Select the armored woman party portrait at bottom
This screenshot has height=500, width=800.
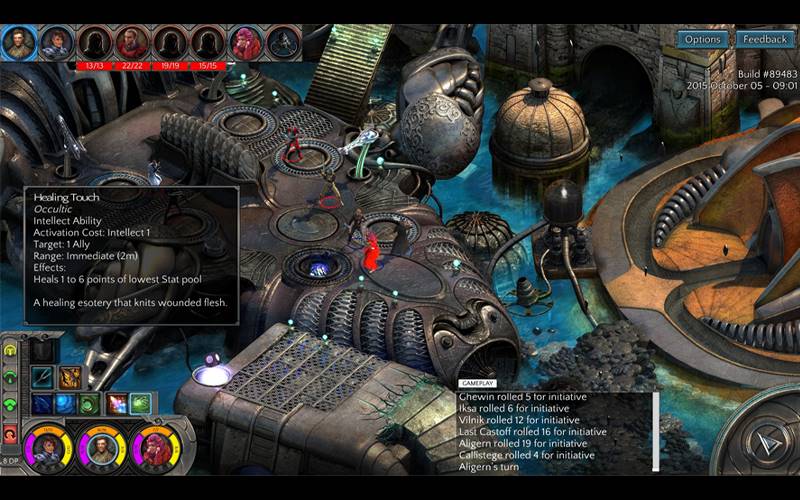(48, 448)
